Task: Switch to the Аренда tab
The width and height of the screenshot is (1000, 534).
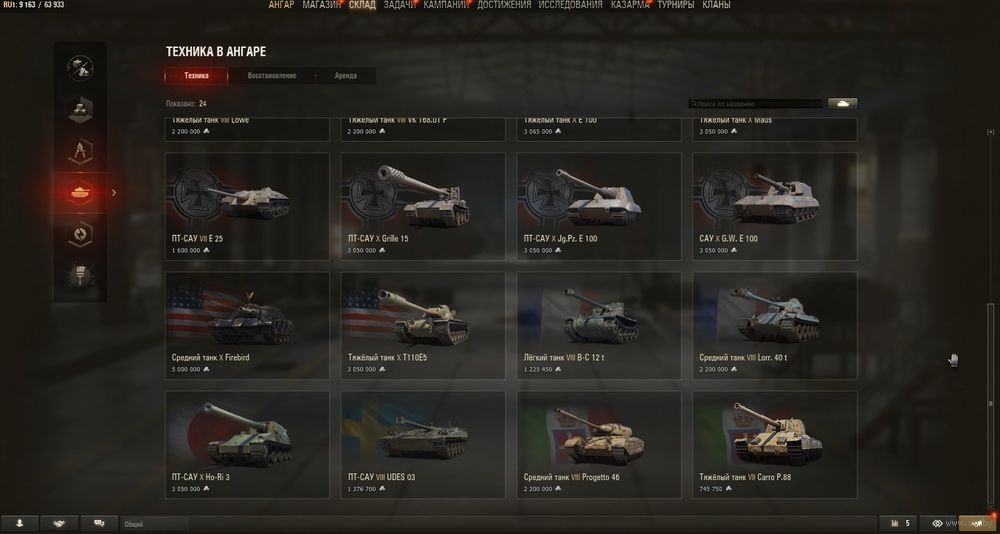Action: click(x=345, y=76)
